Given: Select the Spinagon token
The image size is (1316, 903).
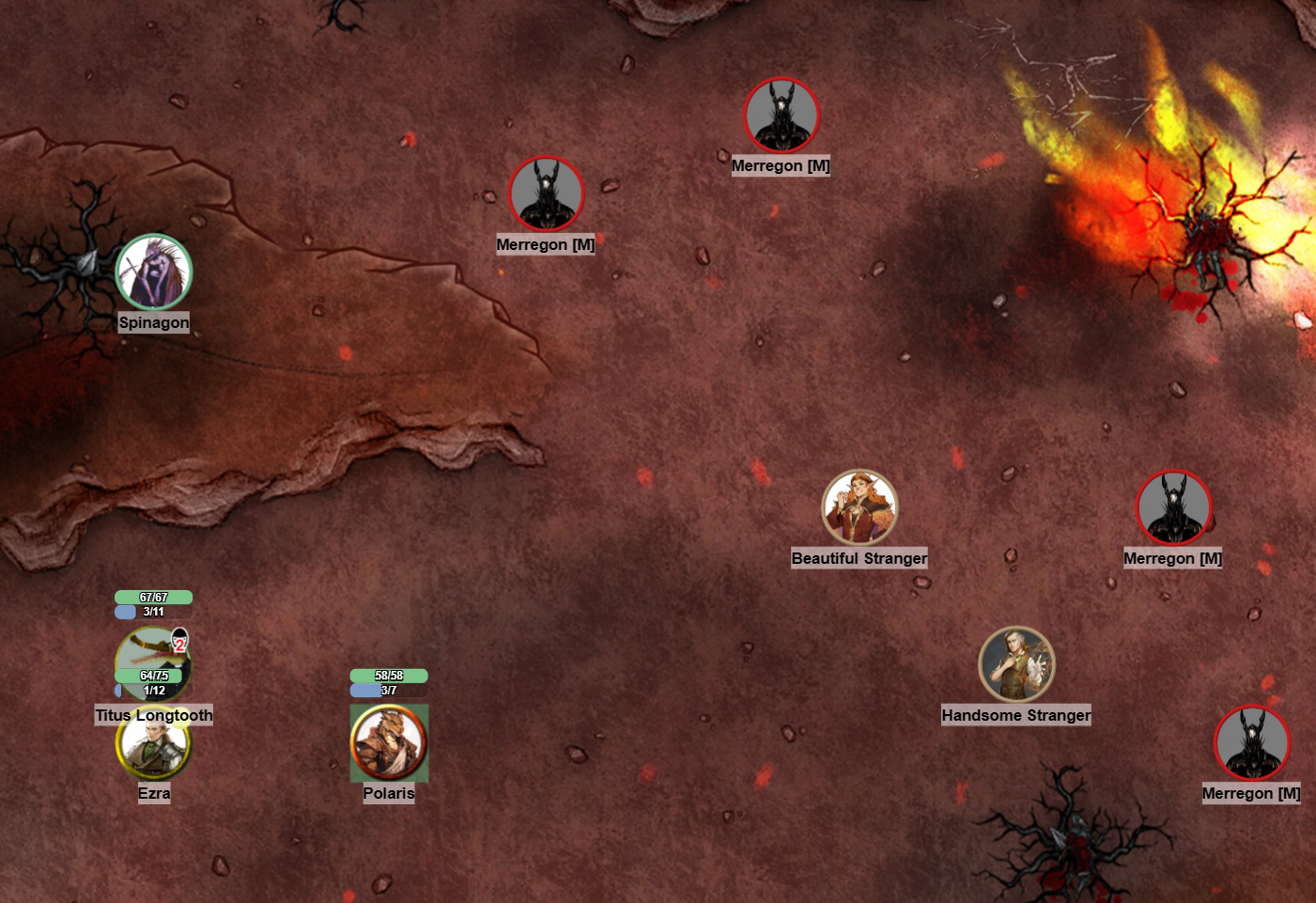Looking at the screenshot, I should tap(155, 272).
